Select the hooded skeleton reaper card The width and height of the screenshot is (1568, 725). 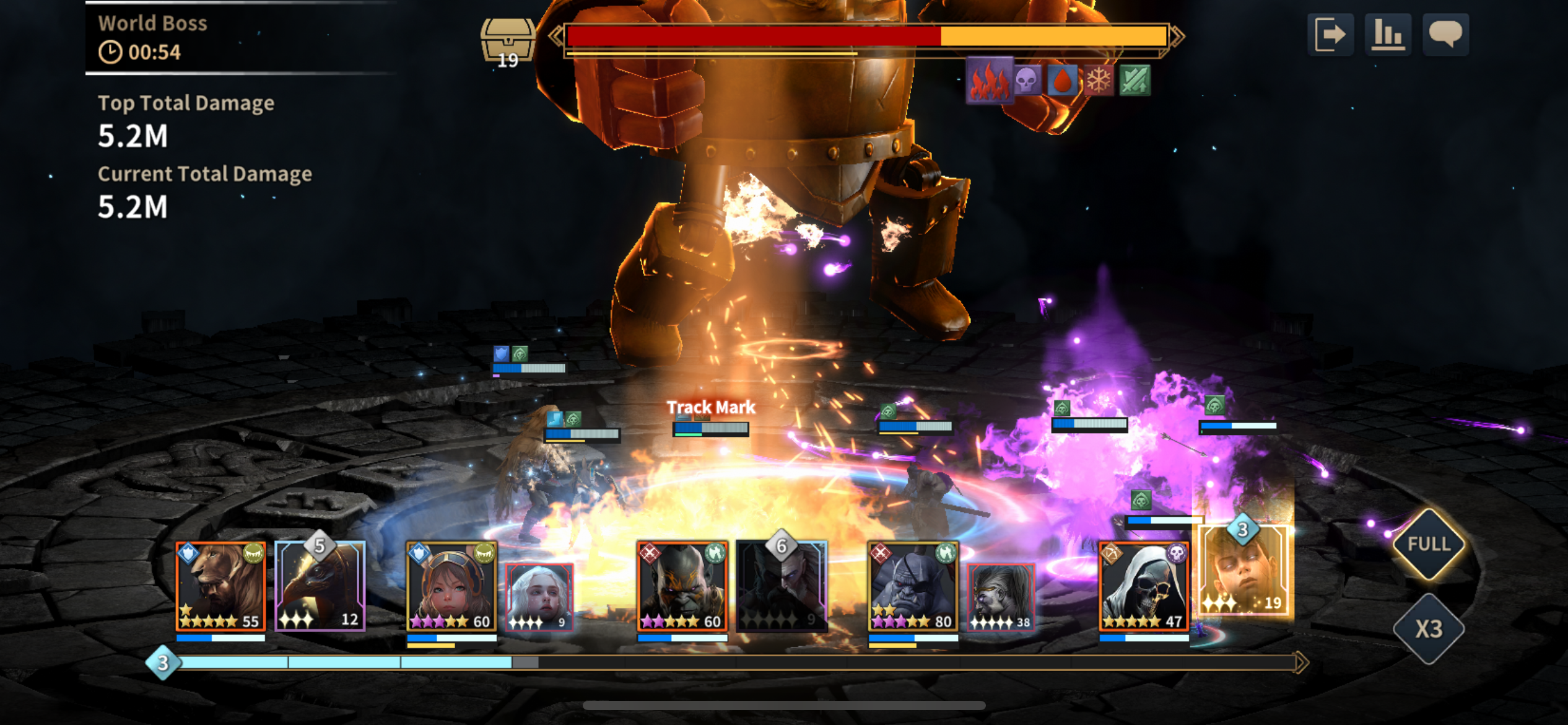pos(1143,586)
